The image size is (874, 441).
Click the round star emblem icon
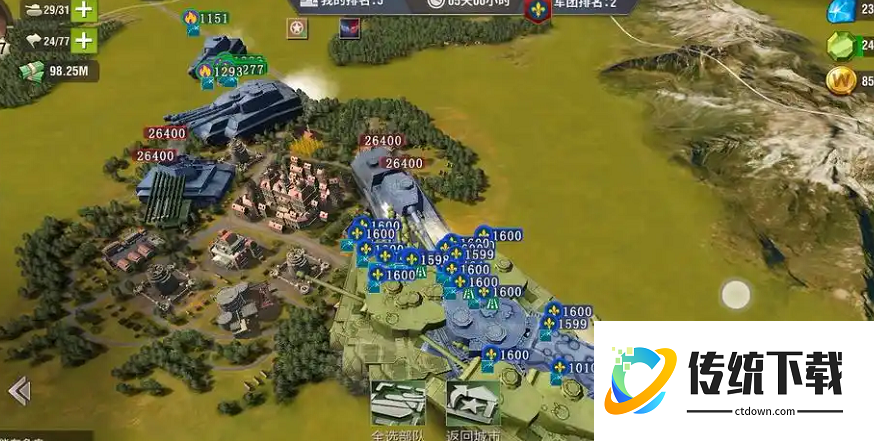(x=297, y=30)
